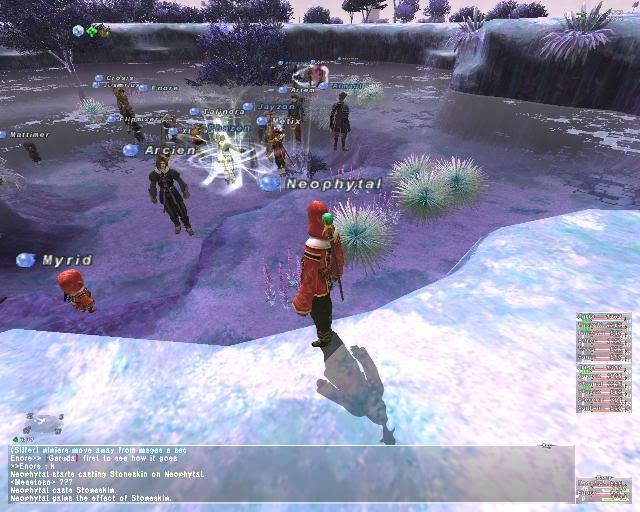Select the middle alliance party list panel
Viewport: 640px width, 512px height.
(604, 390)
